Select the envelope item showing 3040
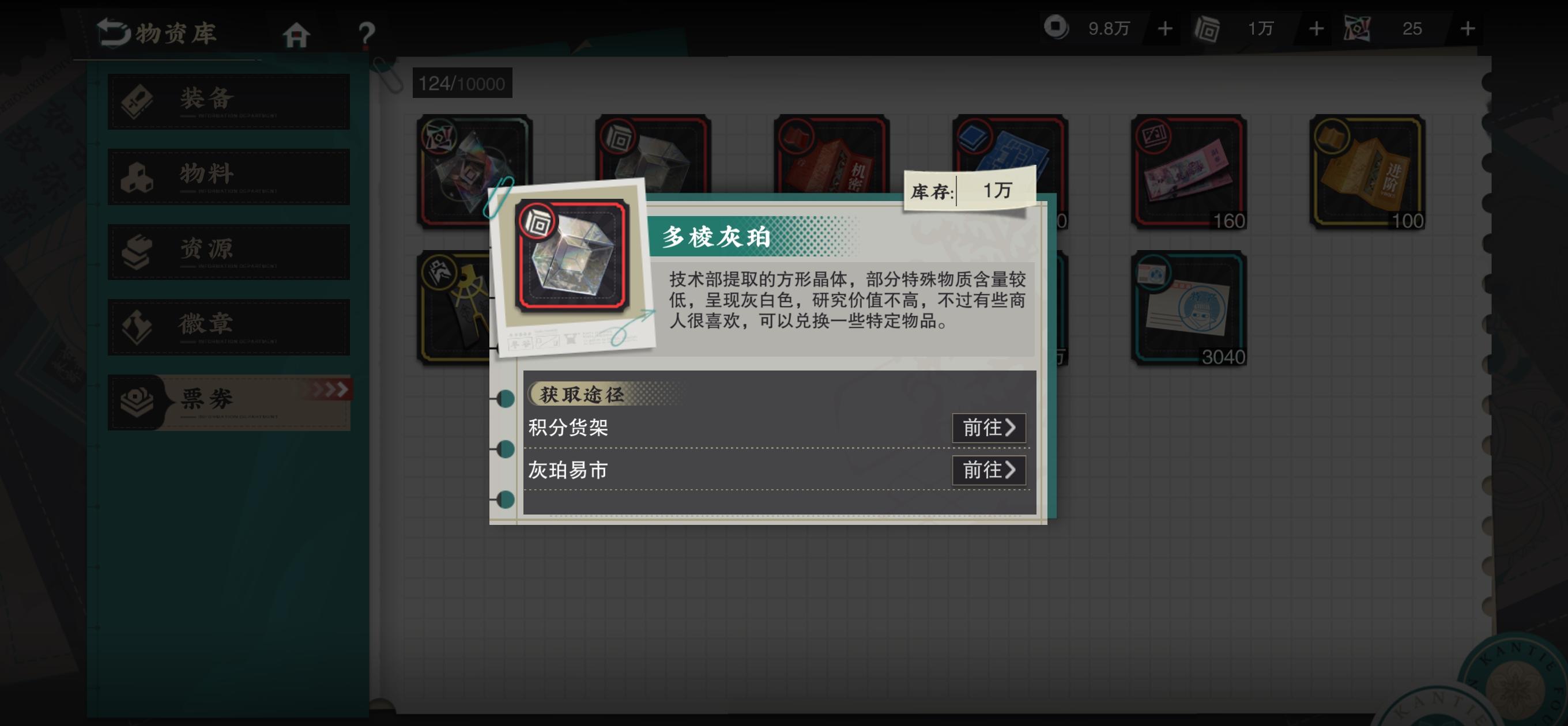The height and width of the screenshot is (726, 1568). point(1188,309)
